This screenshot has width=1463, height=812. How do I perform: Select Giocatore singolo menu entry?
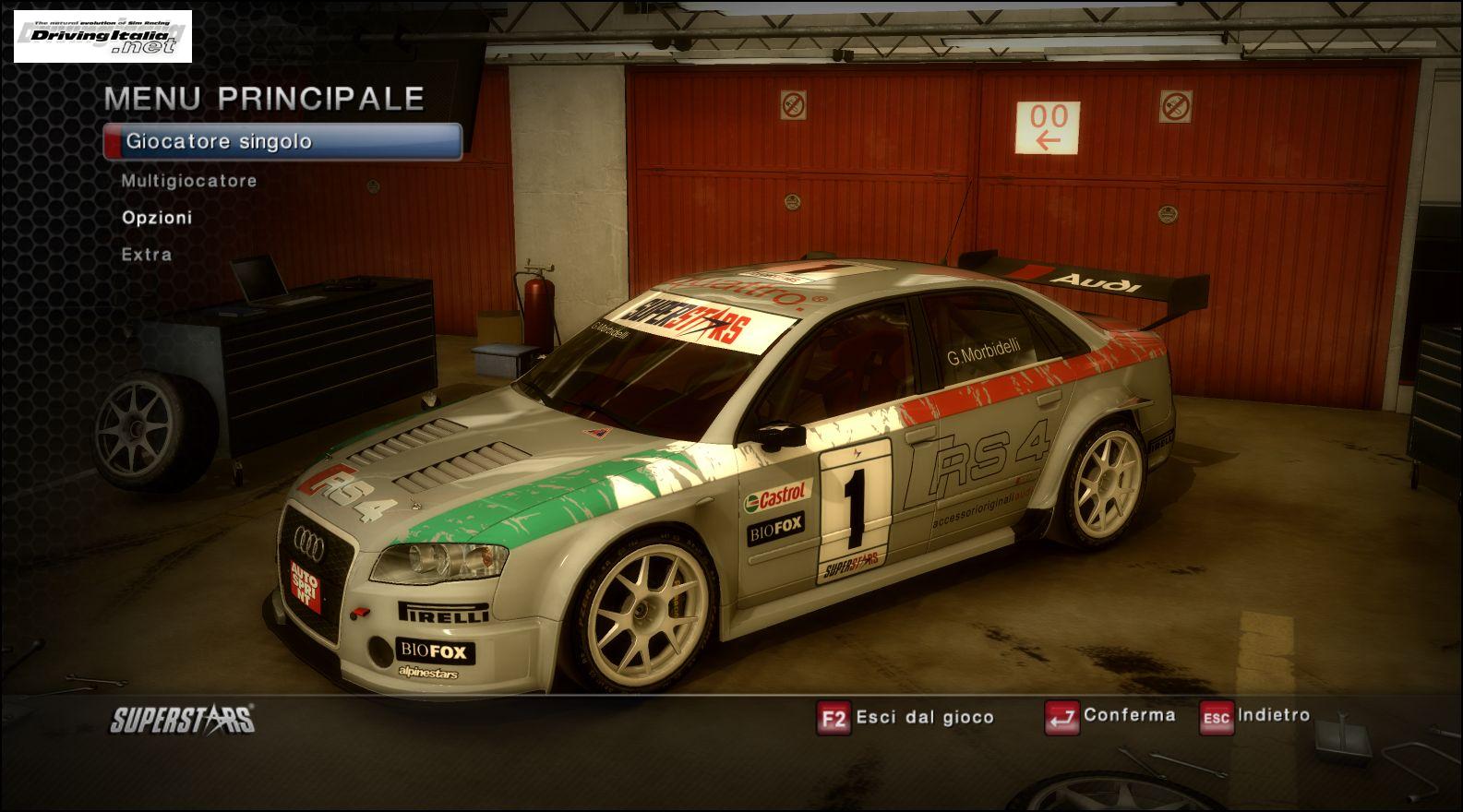tap(282, 142)
